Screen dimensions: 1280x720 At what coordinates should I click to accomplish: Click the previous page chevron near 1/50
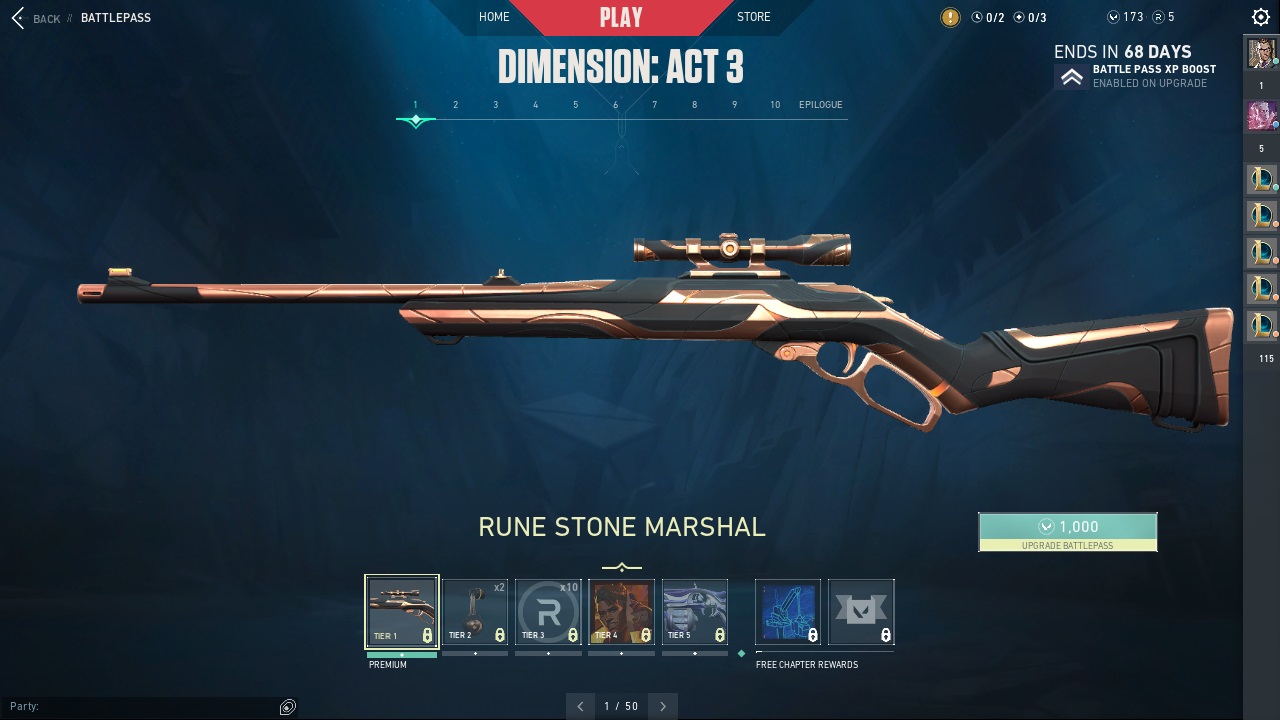[x=581, y=706]
